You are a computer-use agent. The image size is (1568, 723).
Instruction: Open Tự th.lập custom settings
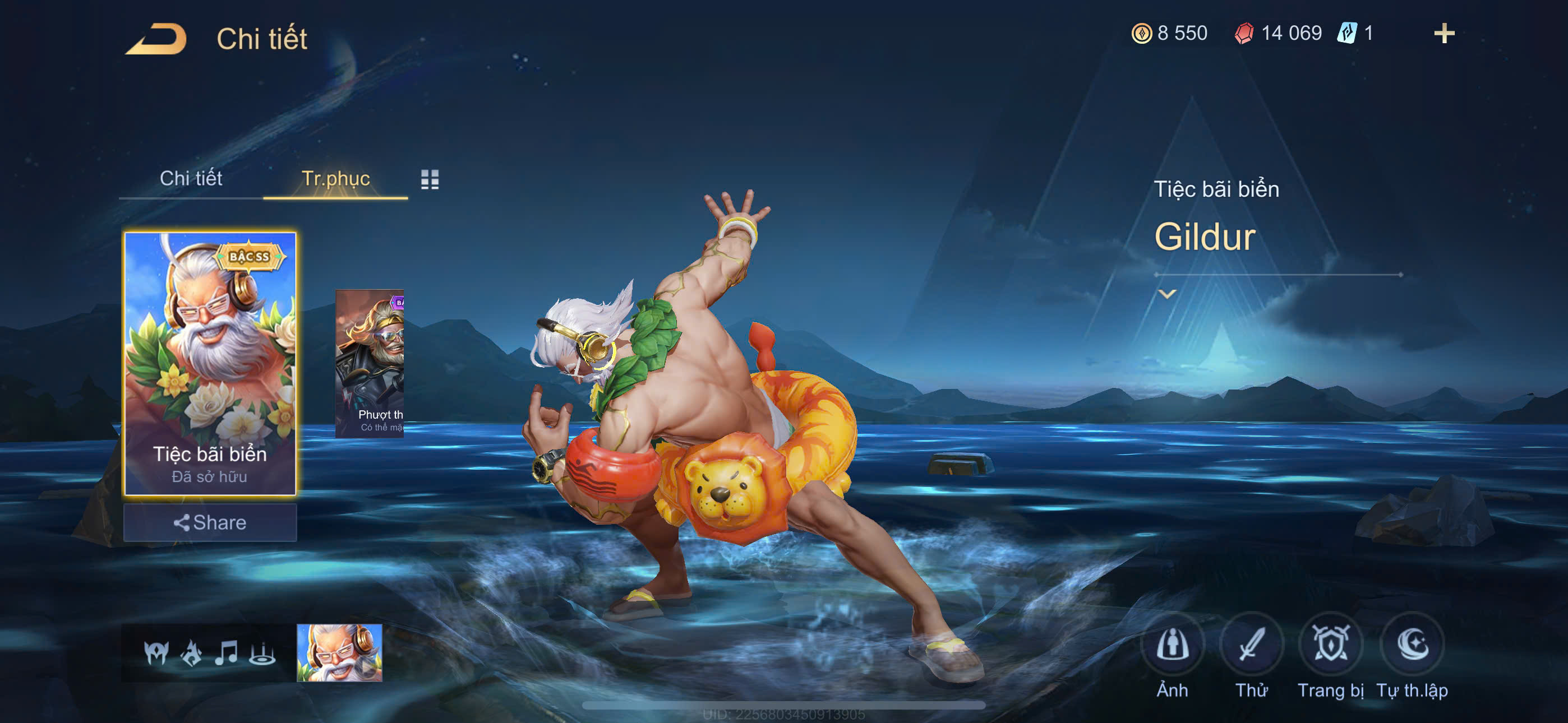click(1412, 646)
